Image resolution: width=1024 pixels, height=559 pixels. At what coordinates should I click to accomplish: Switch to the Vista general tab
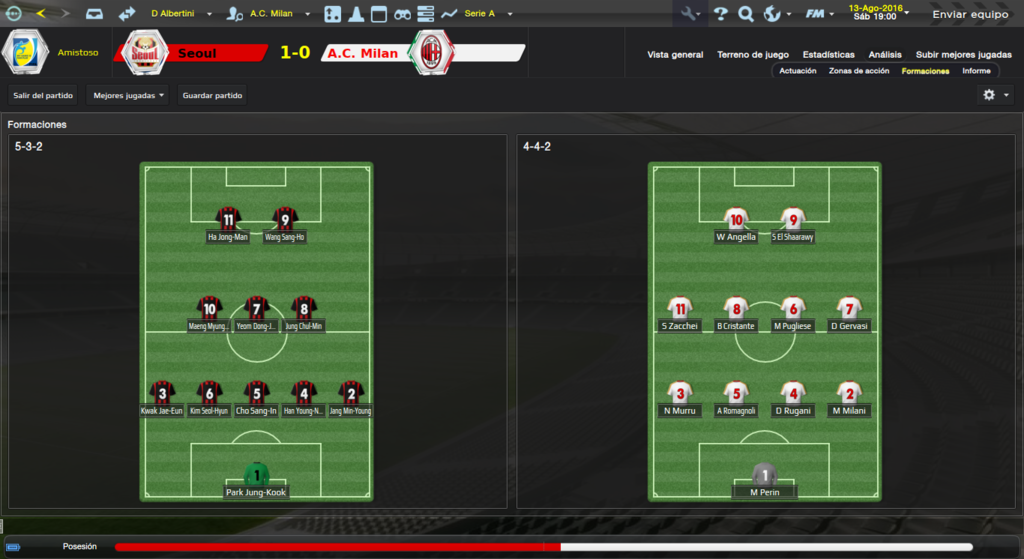tap(675, 54)
